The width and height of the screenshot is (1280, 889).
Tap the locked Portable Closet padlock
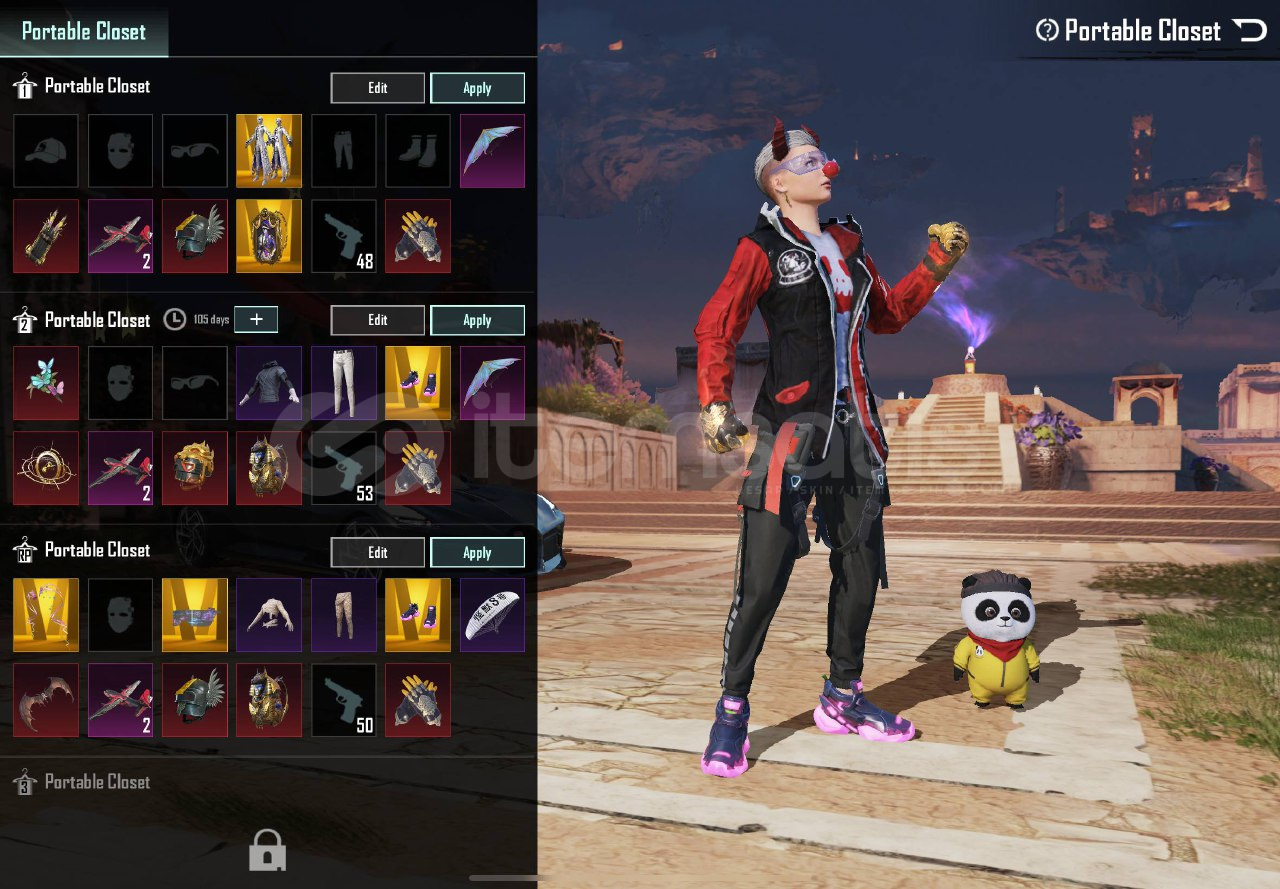click(x=267, y=850)
